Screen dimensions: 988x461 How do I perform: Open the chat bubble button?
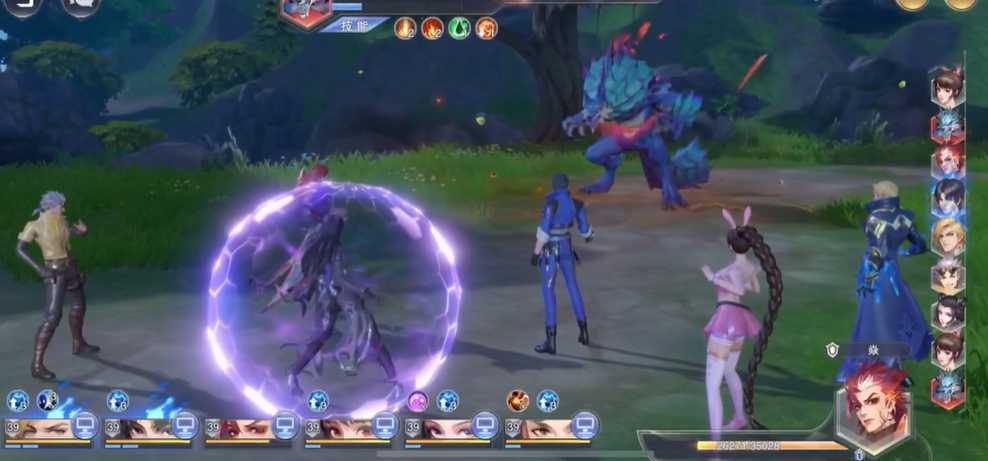coord(80,6)
